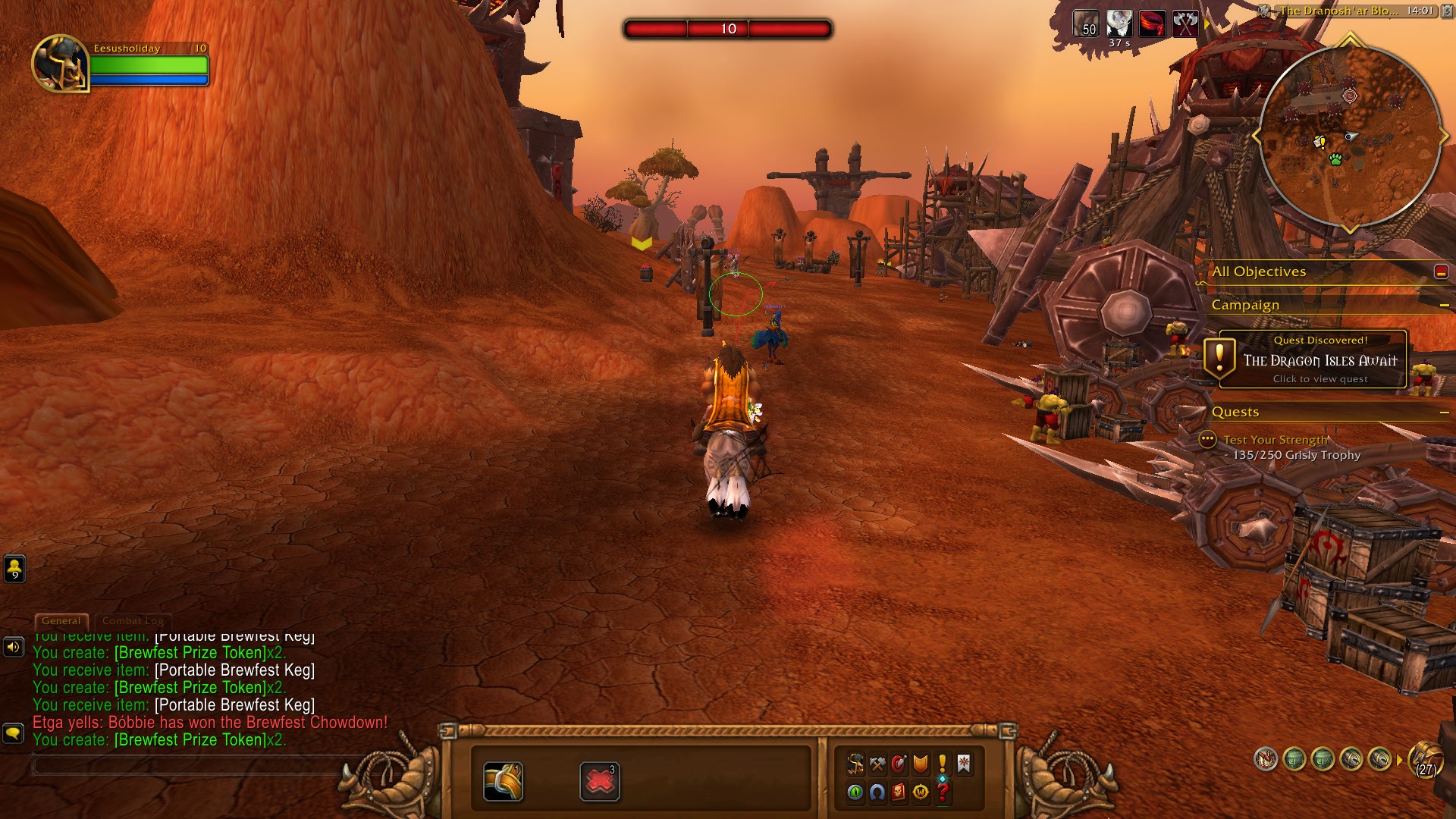Open the main backpack with 27 free slots
Screen dimensions: 1456x819
pyautogui.click(x=1426, y=758)
